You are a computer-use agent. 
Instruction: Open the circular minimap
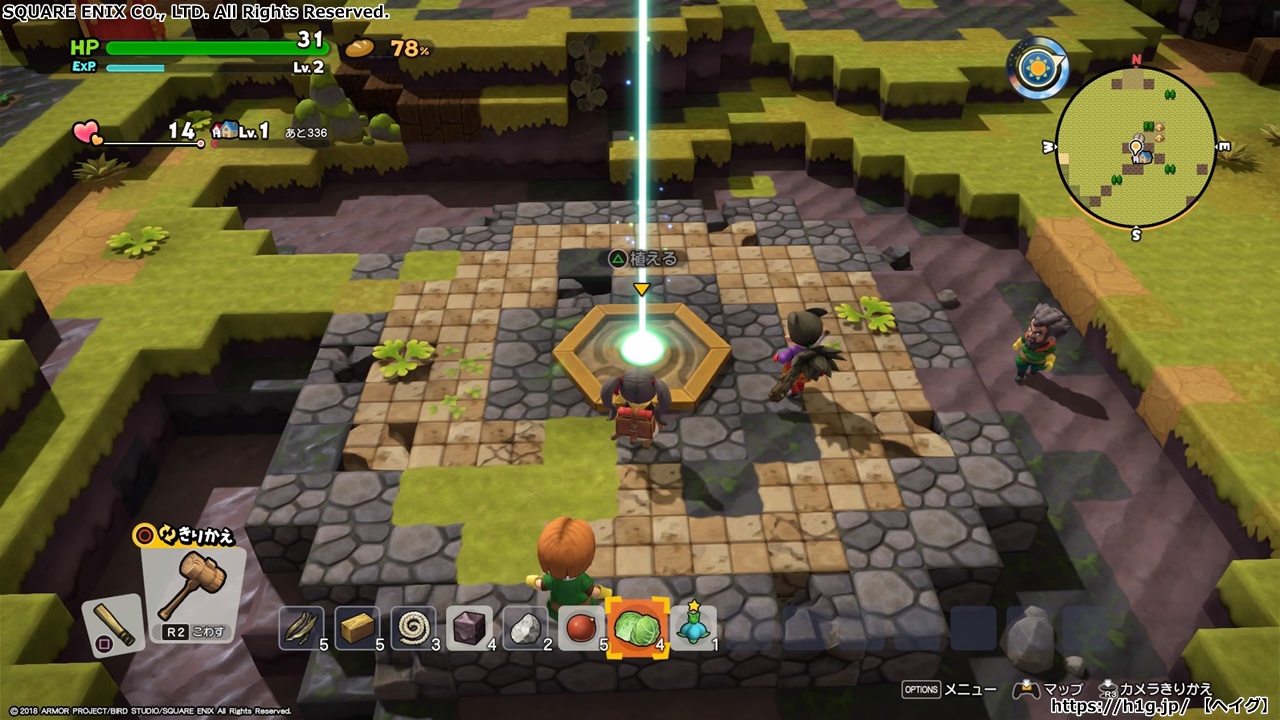tap(1136, 148)
